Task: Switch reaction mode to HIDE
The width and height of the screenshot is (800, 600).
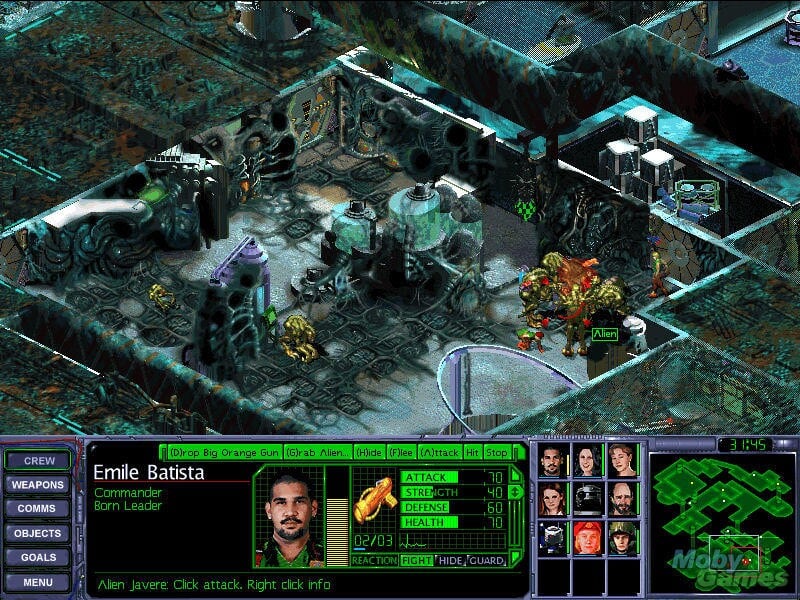Action: click(x=451, y=561)
